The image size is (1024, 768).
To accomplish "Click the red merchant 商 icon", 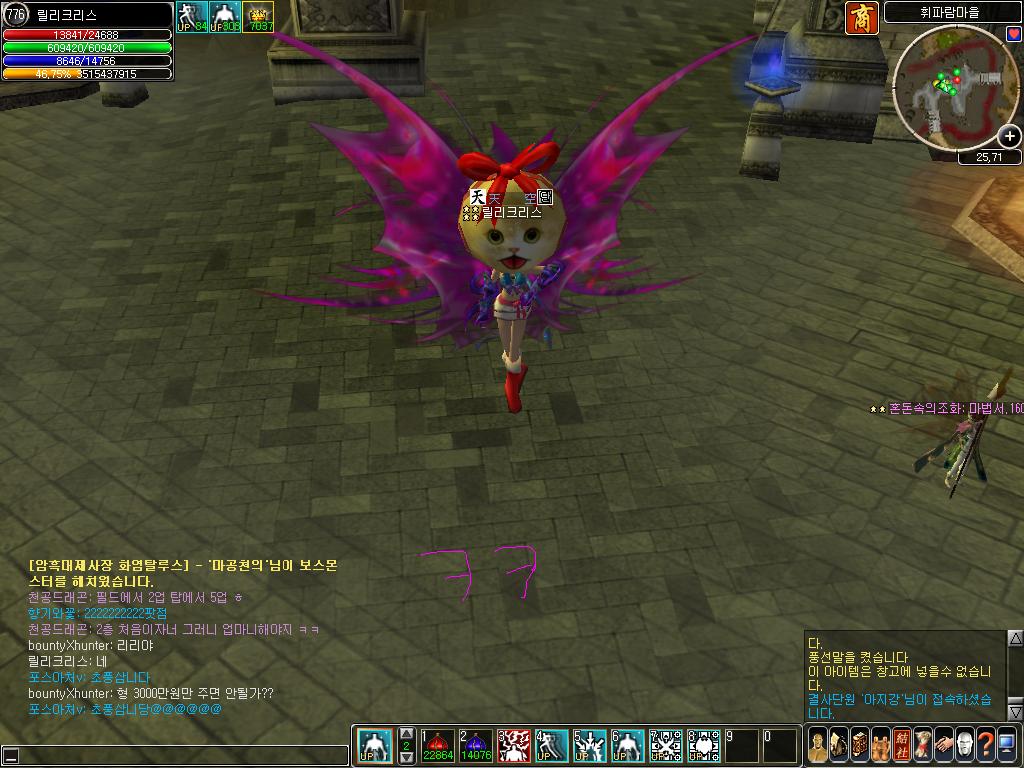I will pyautogui.click(x=861, y=18).
